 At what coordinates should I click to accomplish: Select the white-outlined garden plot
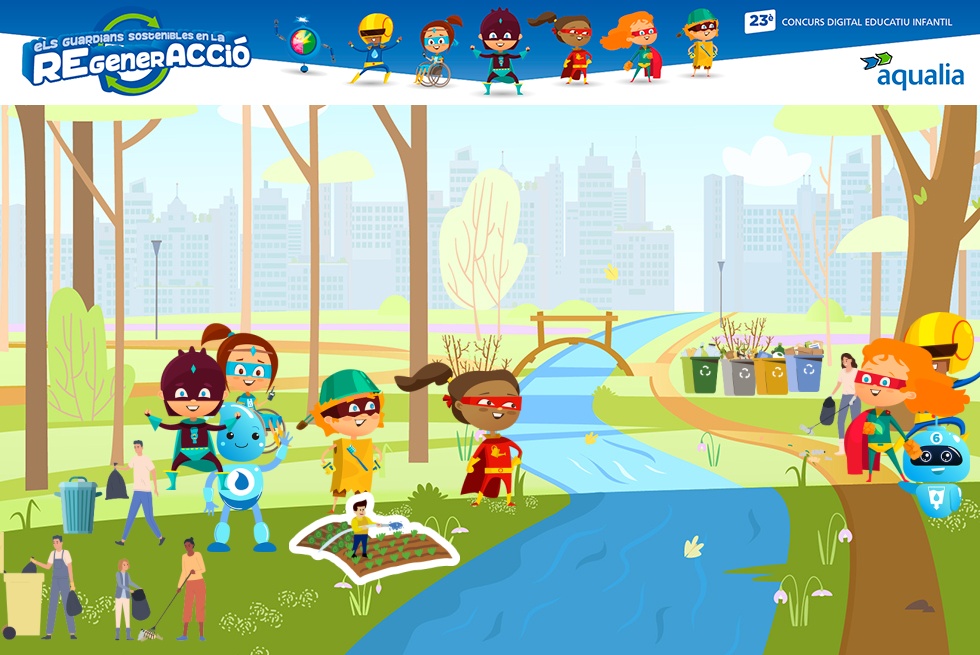click(x=375, y=541)
